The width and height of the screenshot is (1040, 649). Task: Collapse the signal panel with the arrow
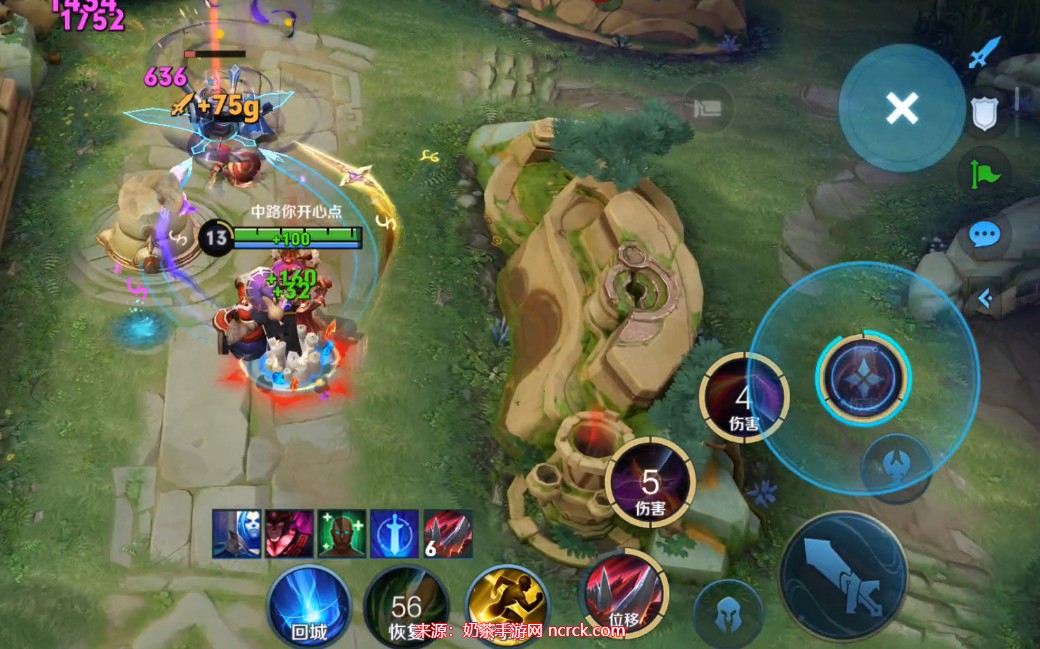(984, 297)
